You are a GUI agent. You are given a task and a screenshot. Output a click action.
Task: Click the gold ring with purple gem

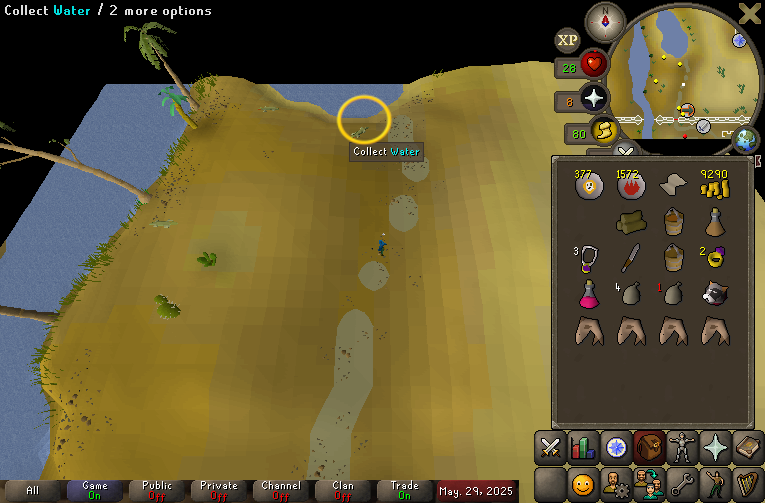pos(714,257)
